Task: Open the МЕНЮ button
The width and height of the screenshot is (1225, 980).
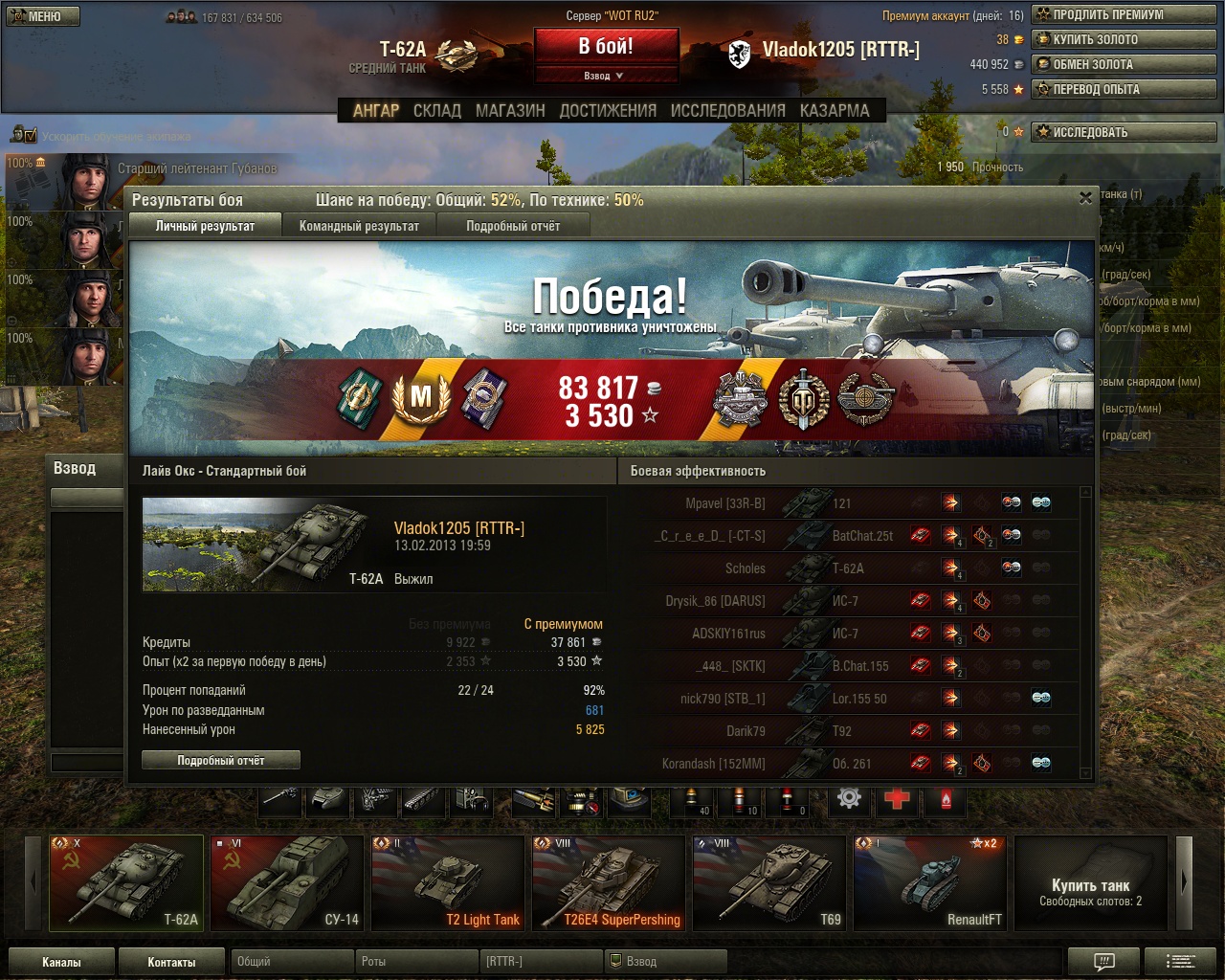Action: [43, 16]
